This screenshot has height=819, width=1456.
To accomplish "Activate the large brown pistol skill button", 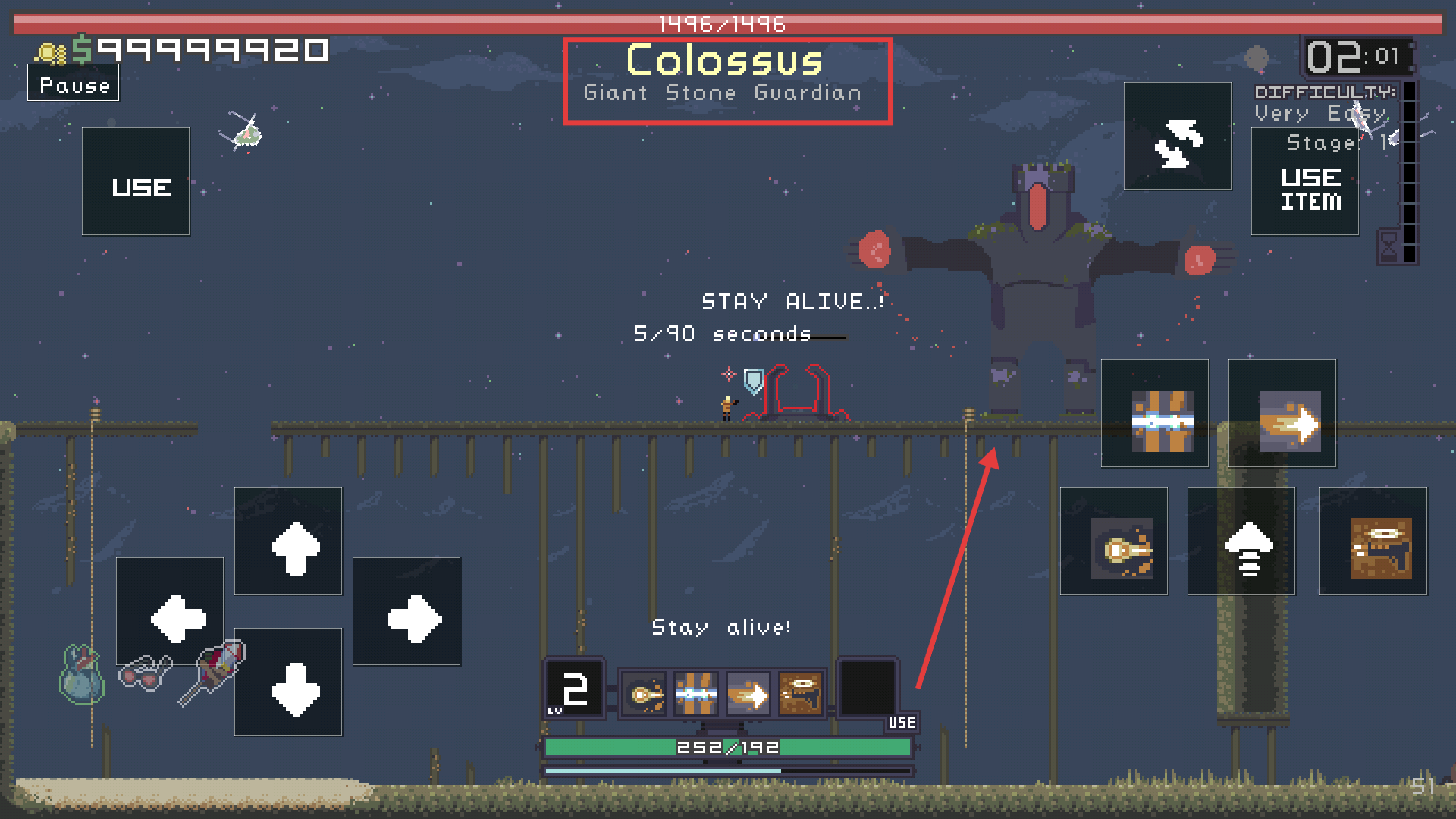I will (1373, 541).
